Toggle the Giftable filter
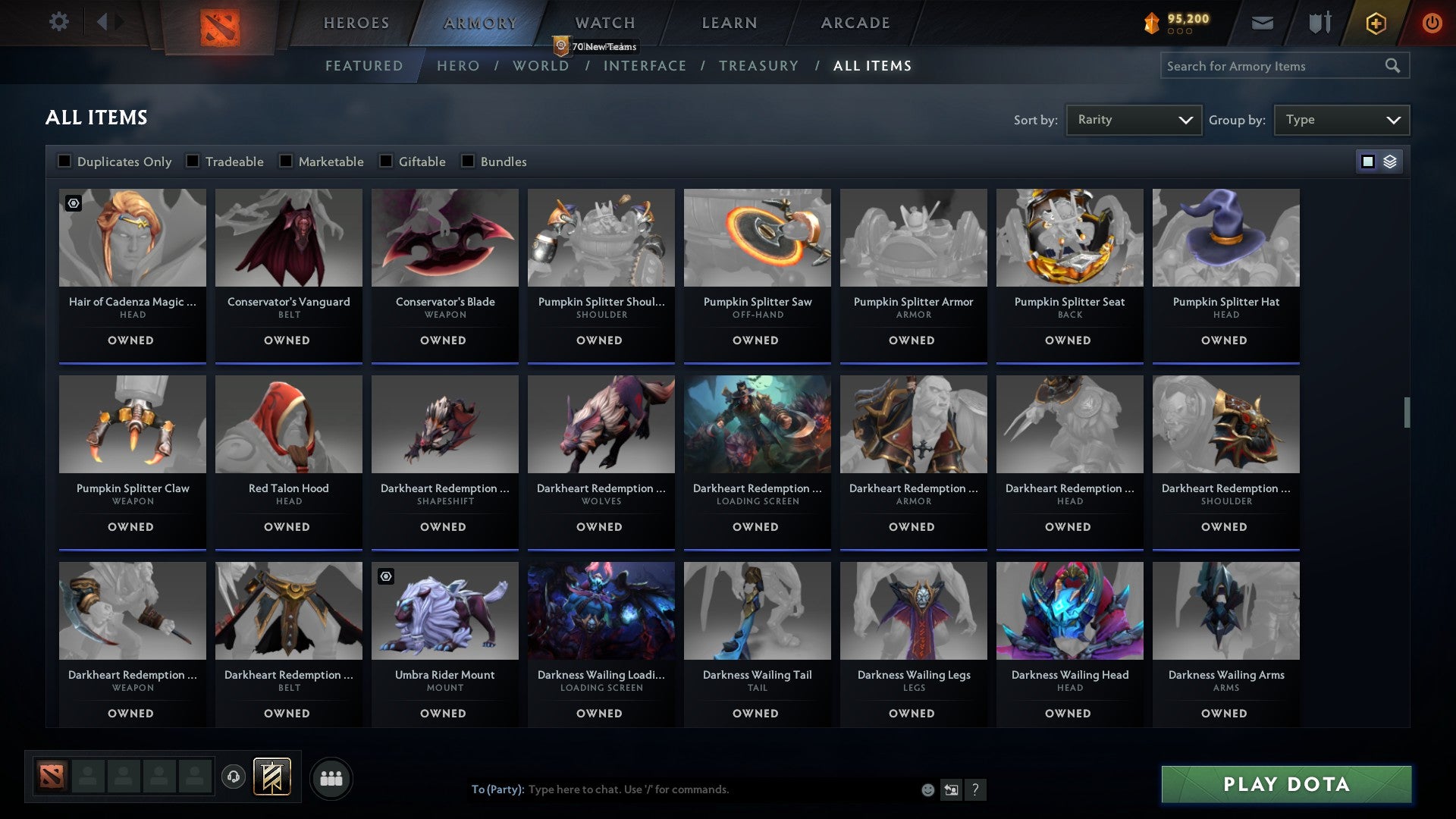This screenshot has width=1456, height=819. 388,161
